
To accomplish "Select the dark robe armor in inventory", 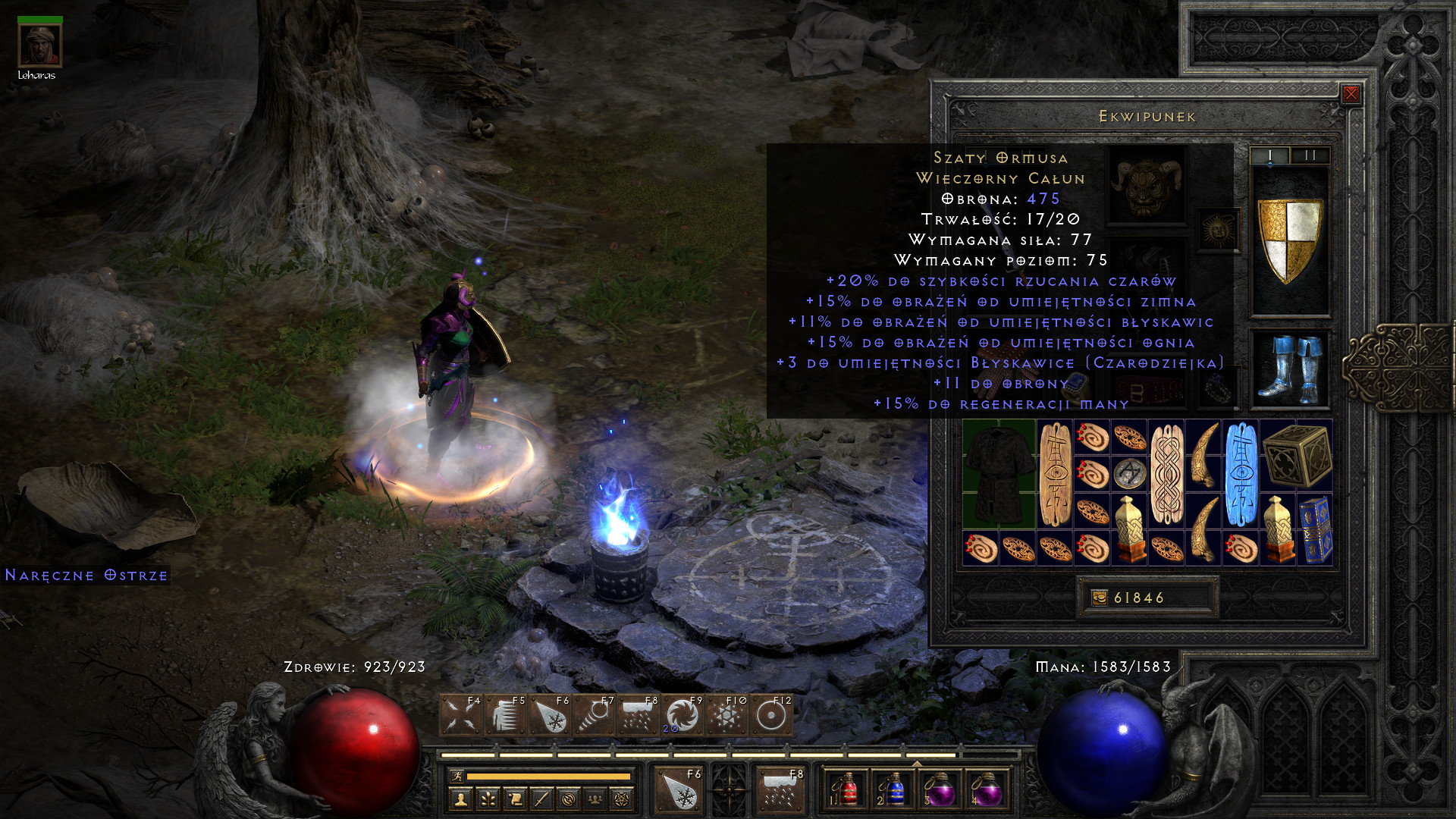I will [999, 474].
